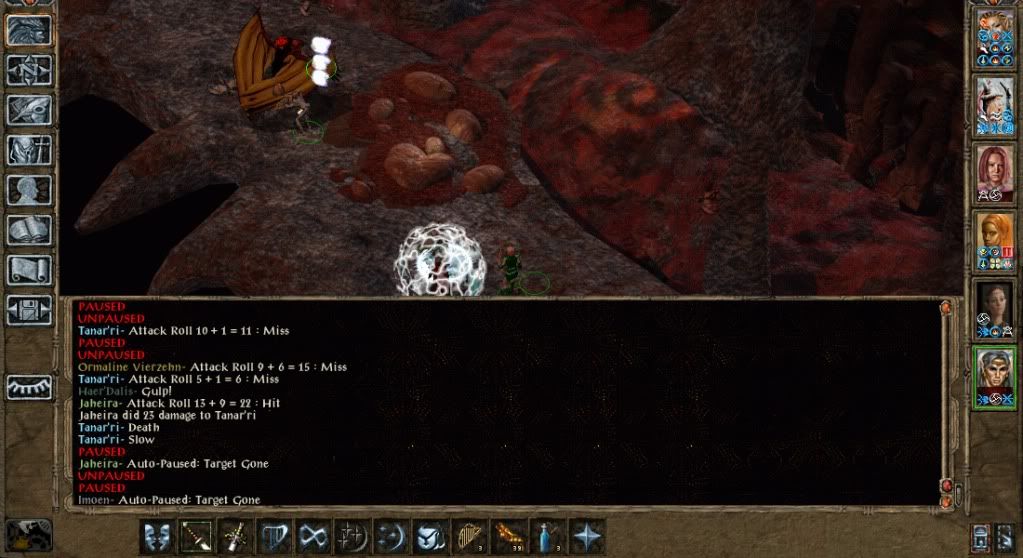1023x558 pixels.
Task: Open the character record (head bust icon)
Action: (x=29, y=189)
